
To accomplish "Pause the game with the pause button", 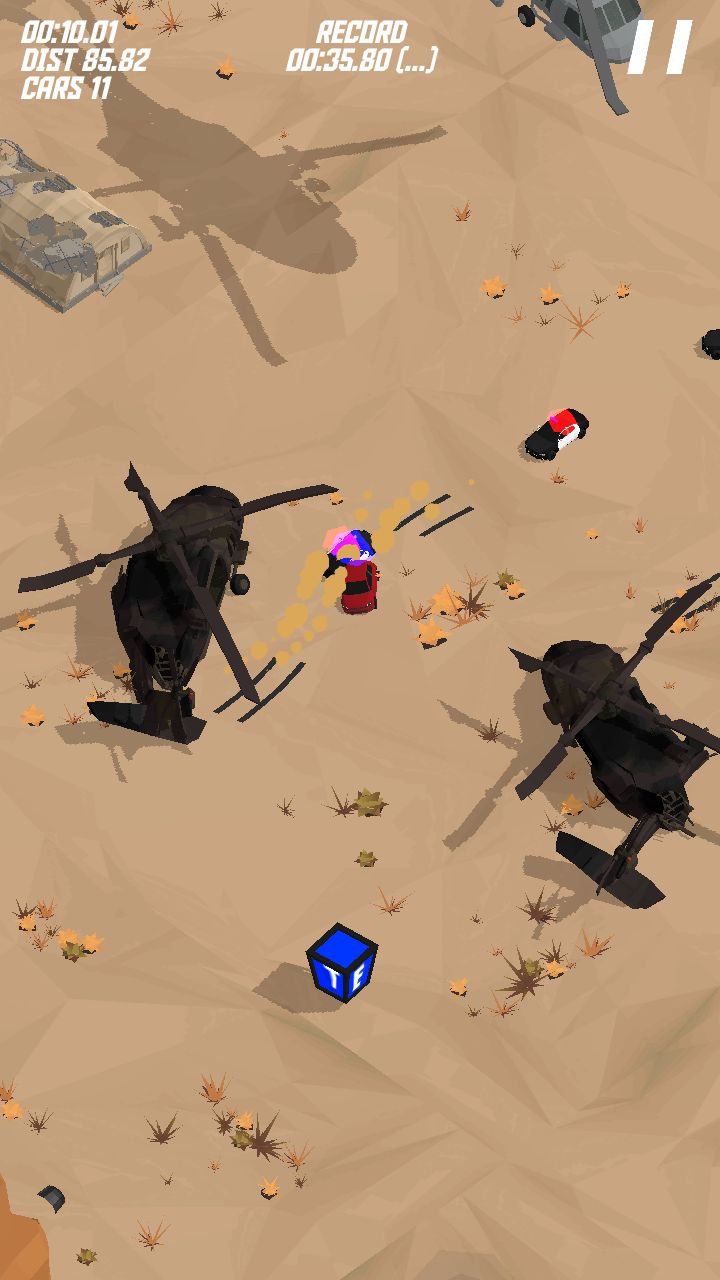I will pos(660,48).
